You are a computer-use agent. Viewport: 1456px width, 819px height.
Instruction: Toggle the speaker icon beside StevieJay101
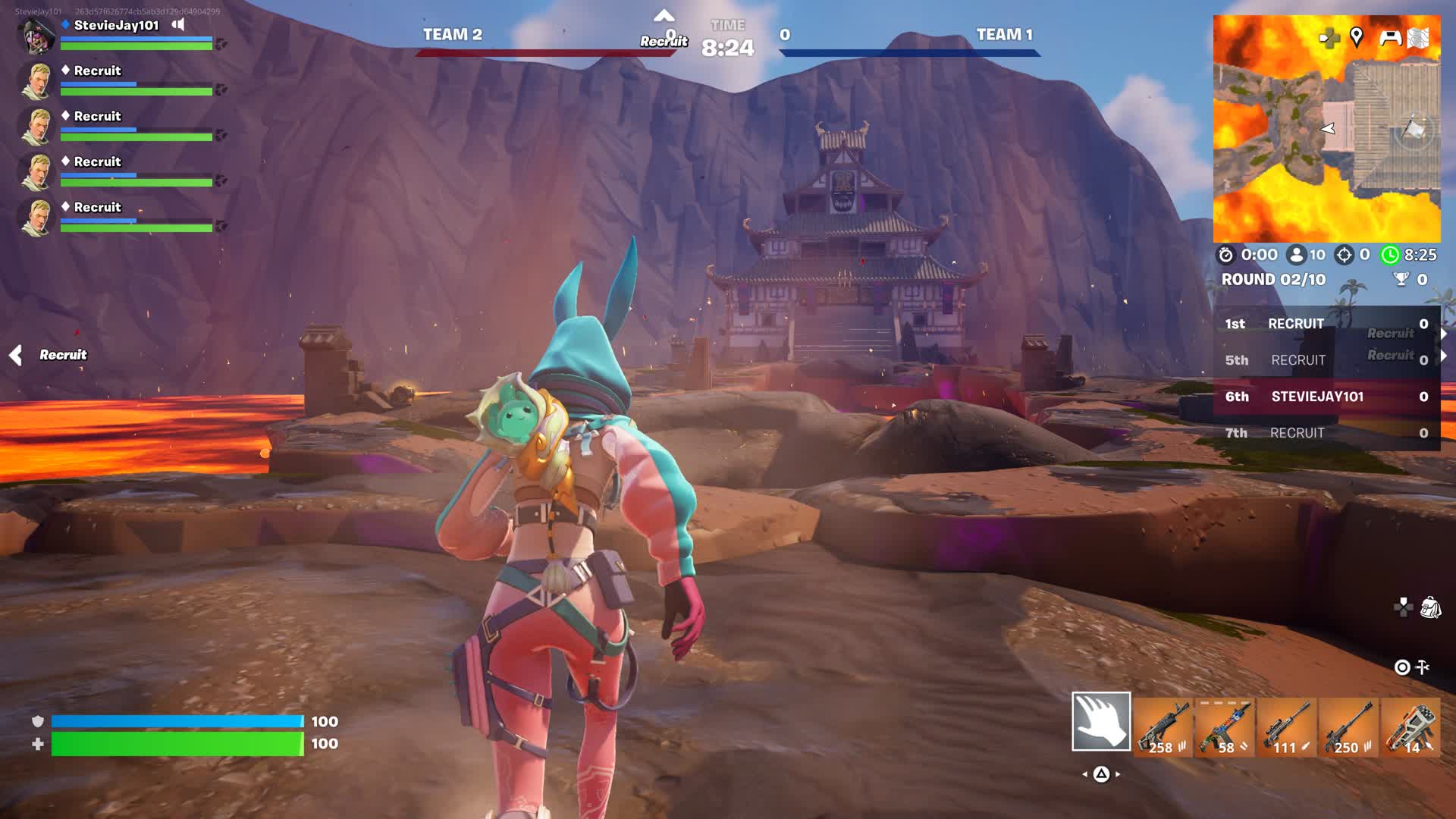click(178, 24)
